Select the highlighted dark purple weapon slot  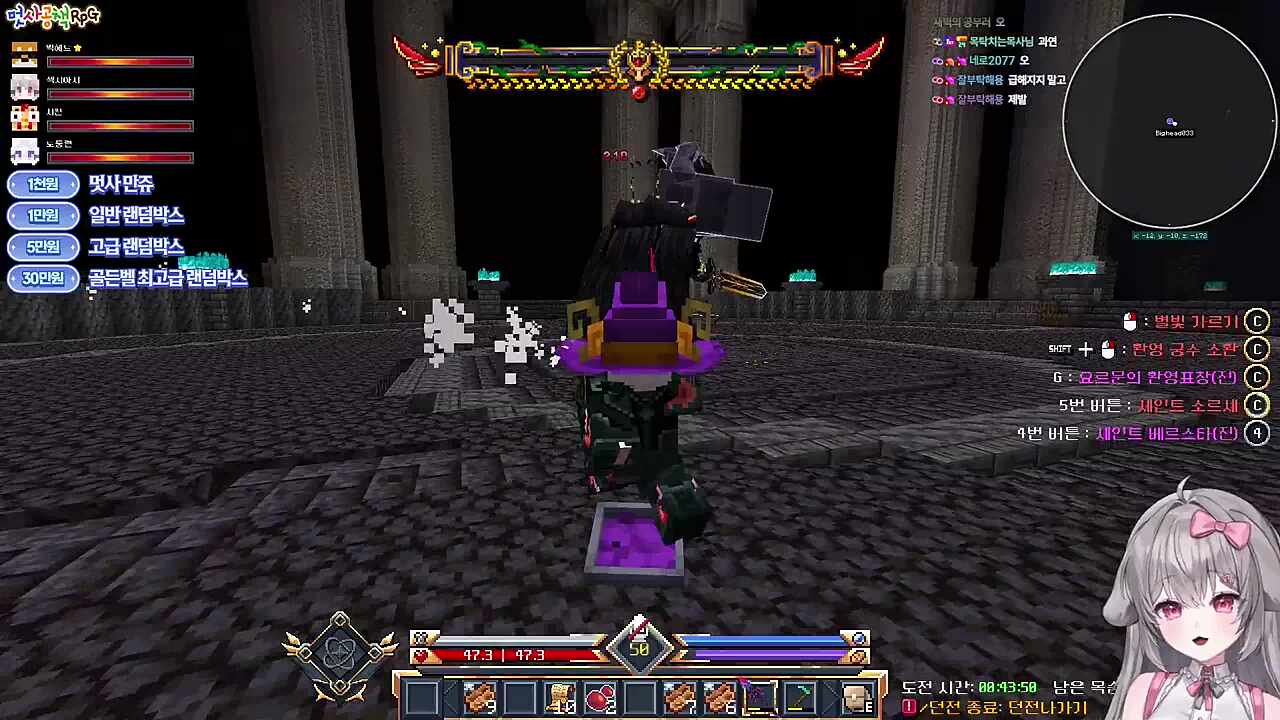pos(759,697)
